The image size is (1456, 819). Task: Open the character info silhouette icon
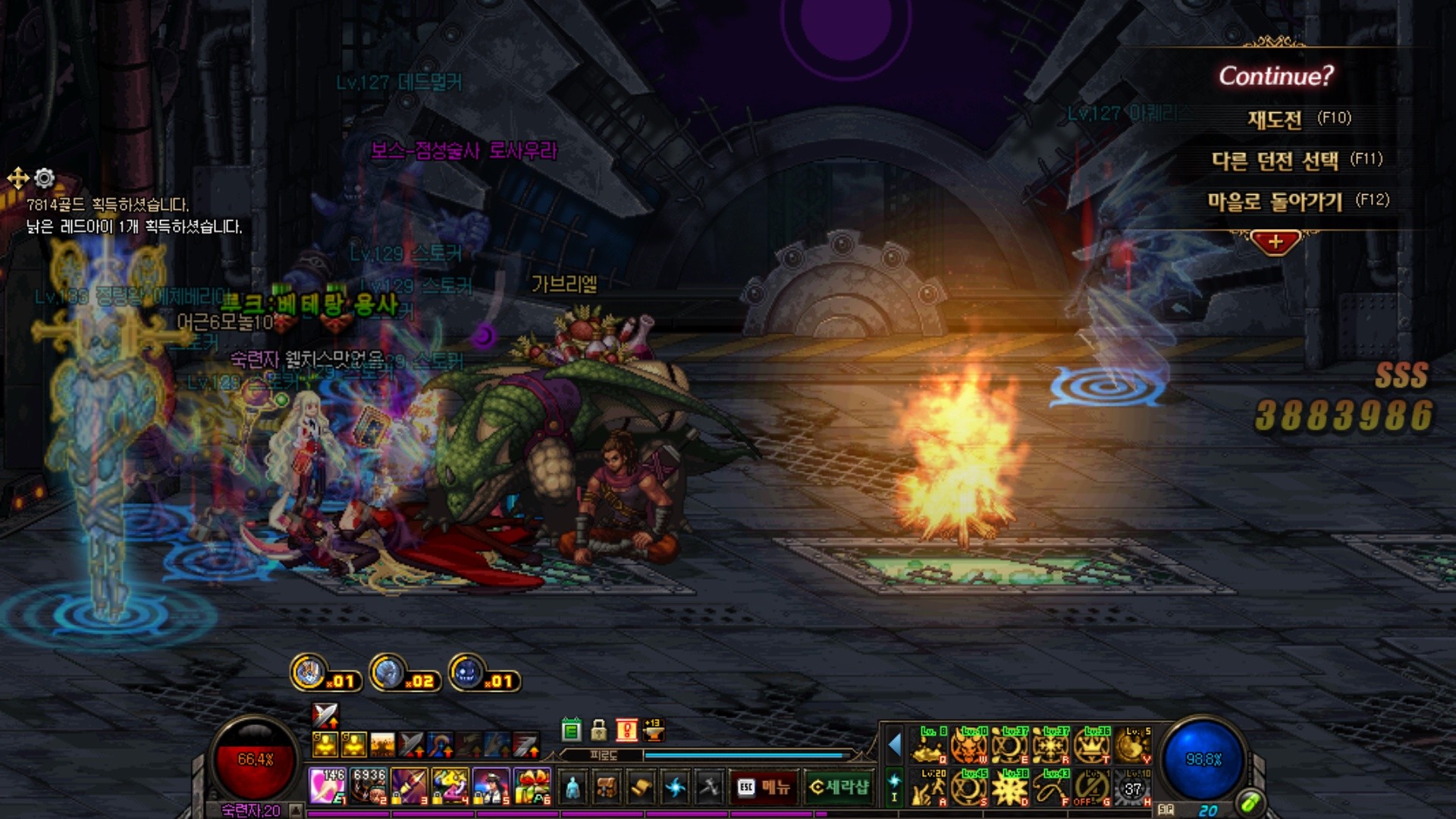point(572,787)
